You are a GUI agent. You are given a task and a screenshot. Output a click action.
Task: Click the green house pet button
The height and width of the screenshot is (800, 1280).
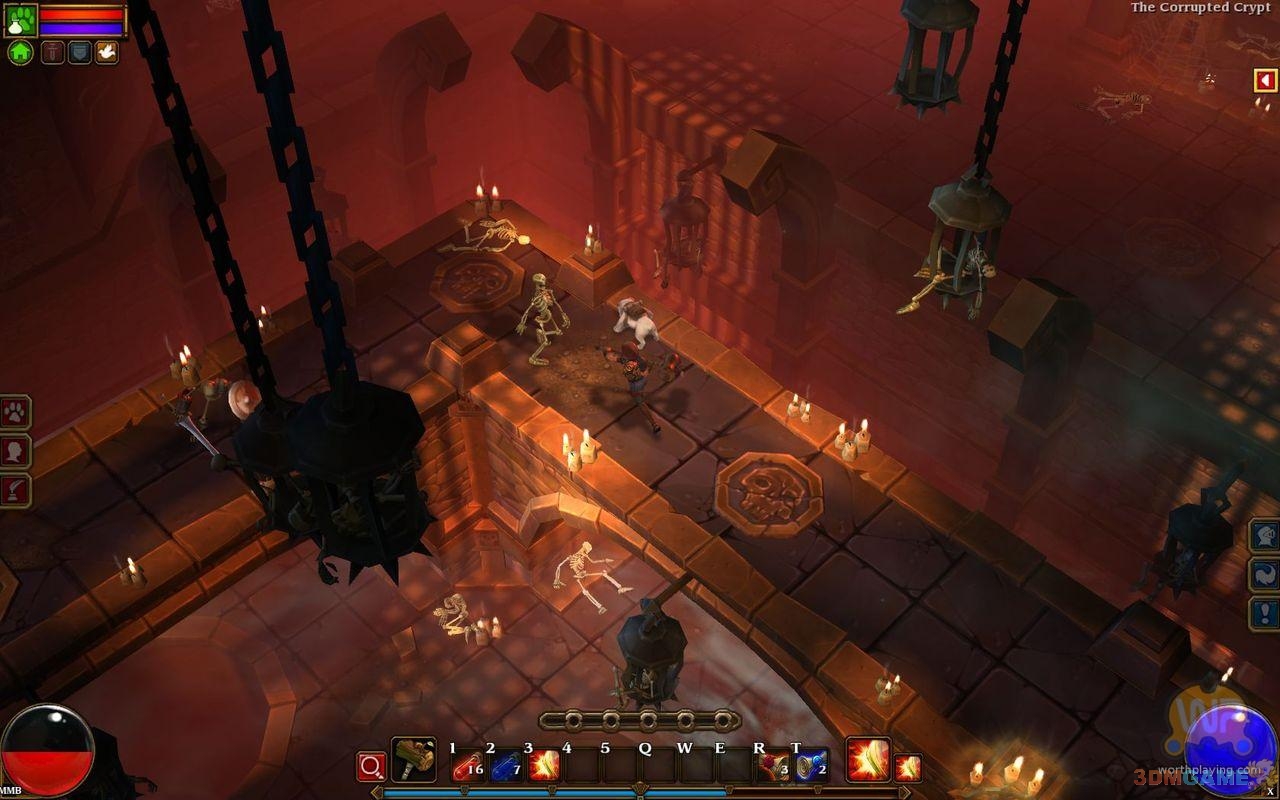[x=20, y=53]
